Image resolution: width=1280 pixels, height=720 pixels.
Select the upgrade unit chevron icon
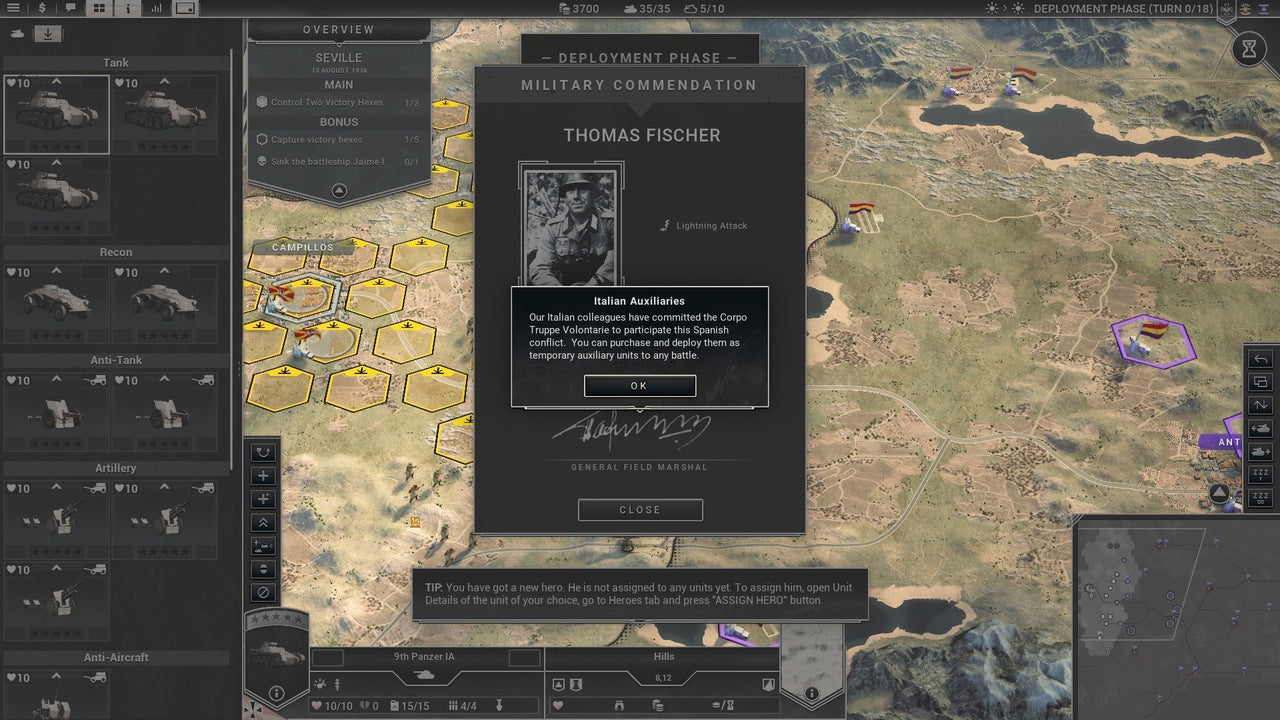tap(262, 523)
